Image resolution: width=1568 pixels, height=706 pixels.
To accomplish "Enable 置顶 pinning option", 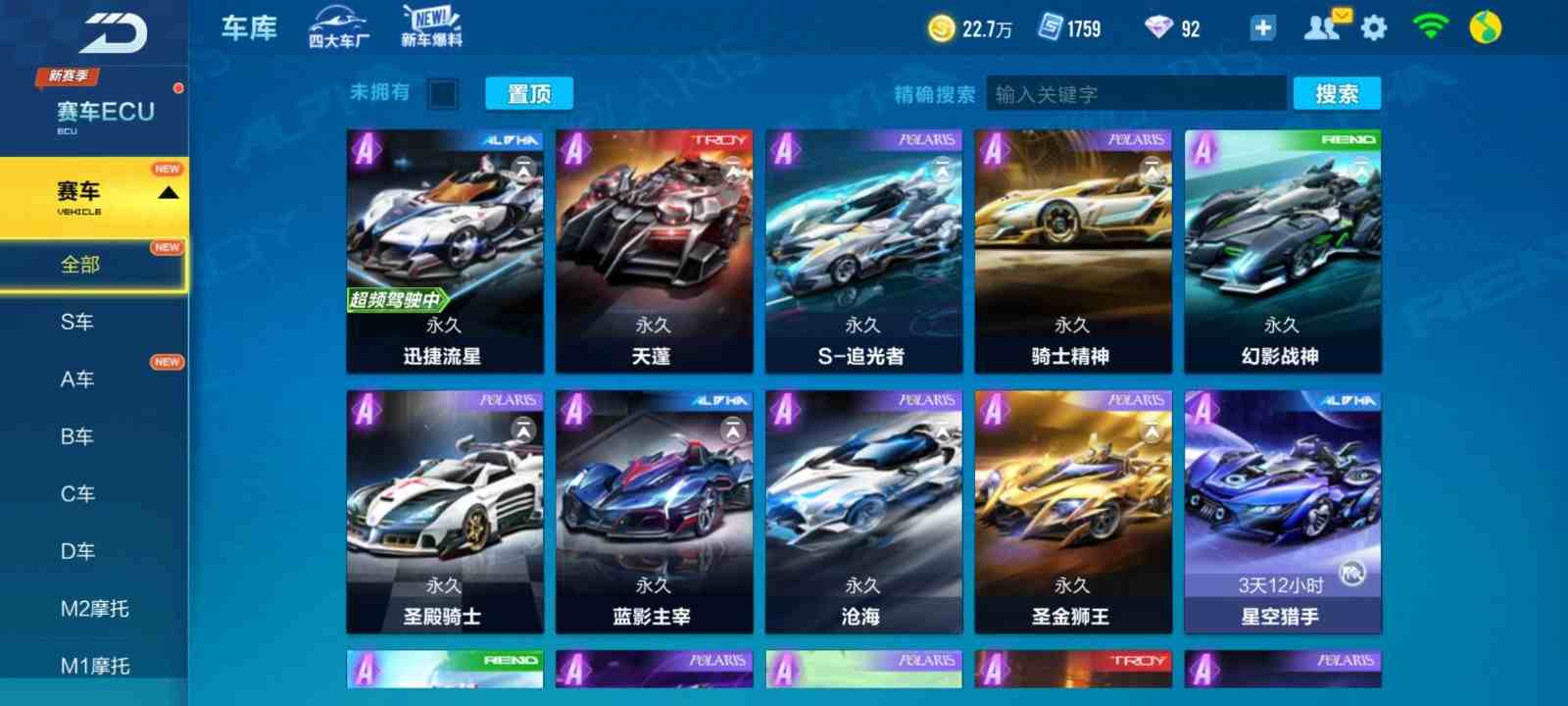I will point(527,93).
